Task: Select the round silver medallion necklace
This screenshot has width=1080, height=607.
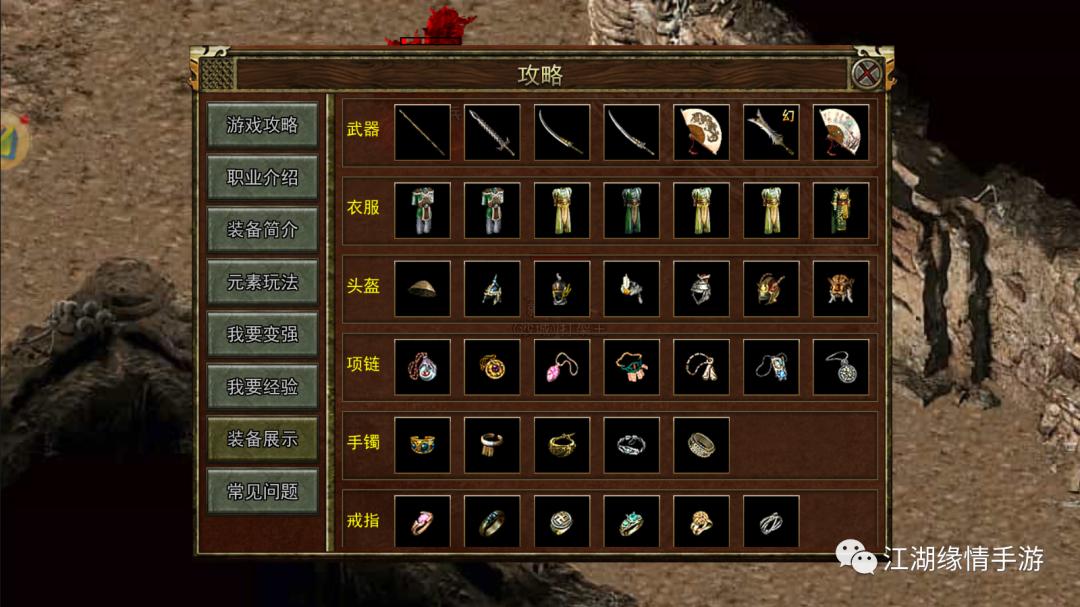Action: click(x=841, y=367)
